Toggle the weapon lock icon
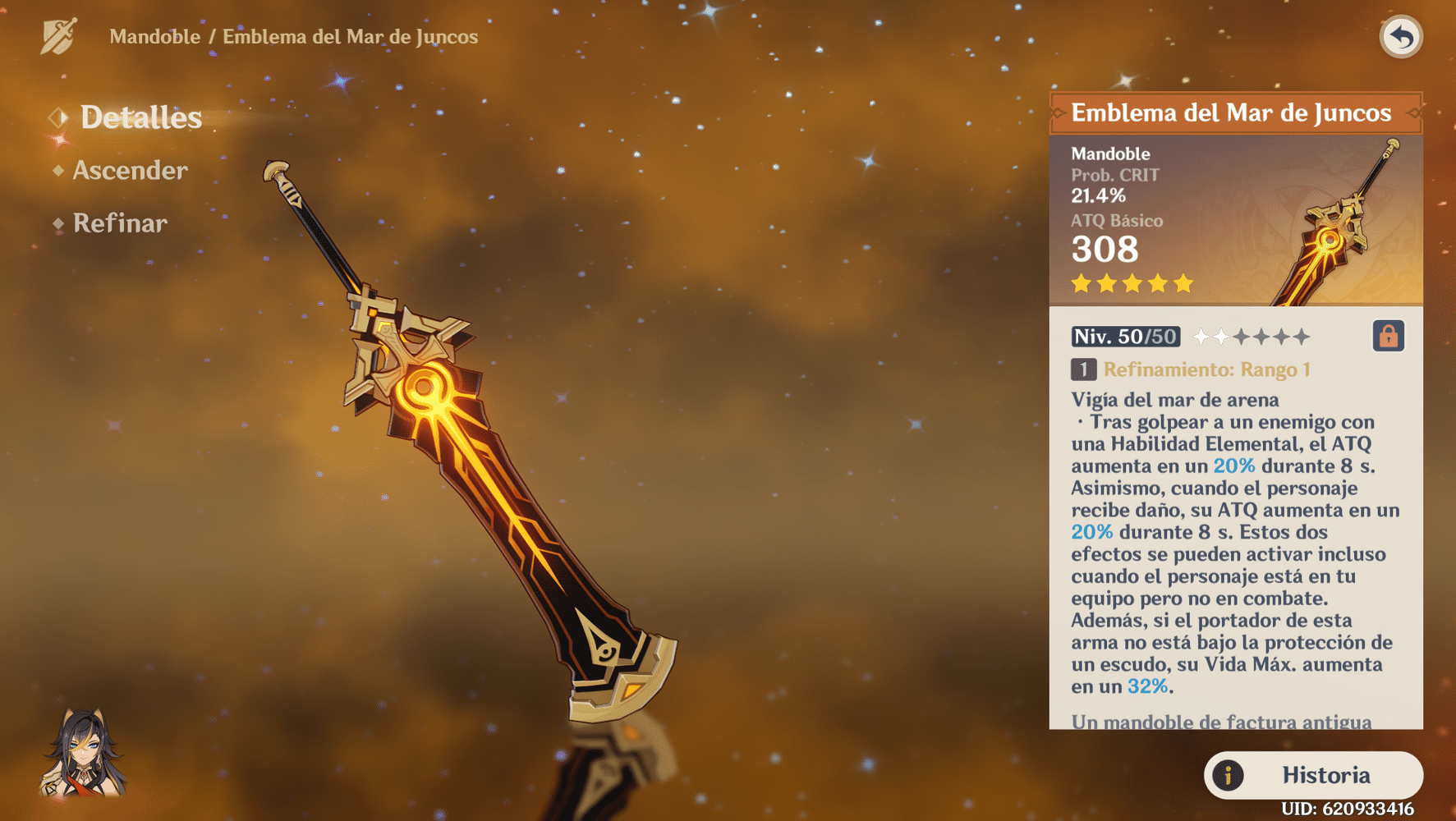The image size is (1456, 821). click(x=1388, y=337)
